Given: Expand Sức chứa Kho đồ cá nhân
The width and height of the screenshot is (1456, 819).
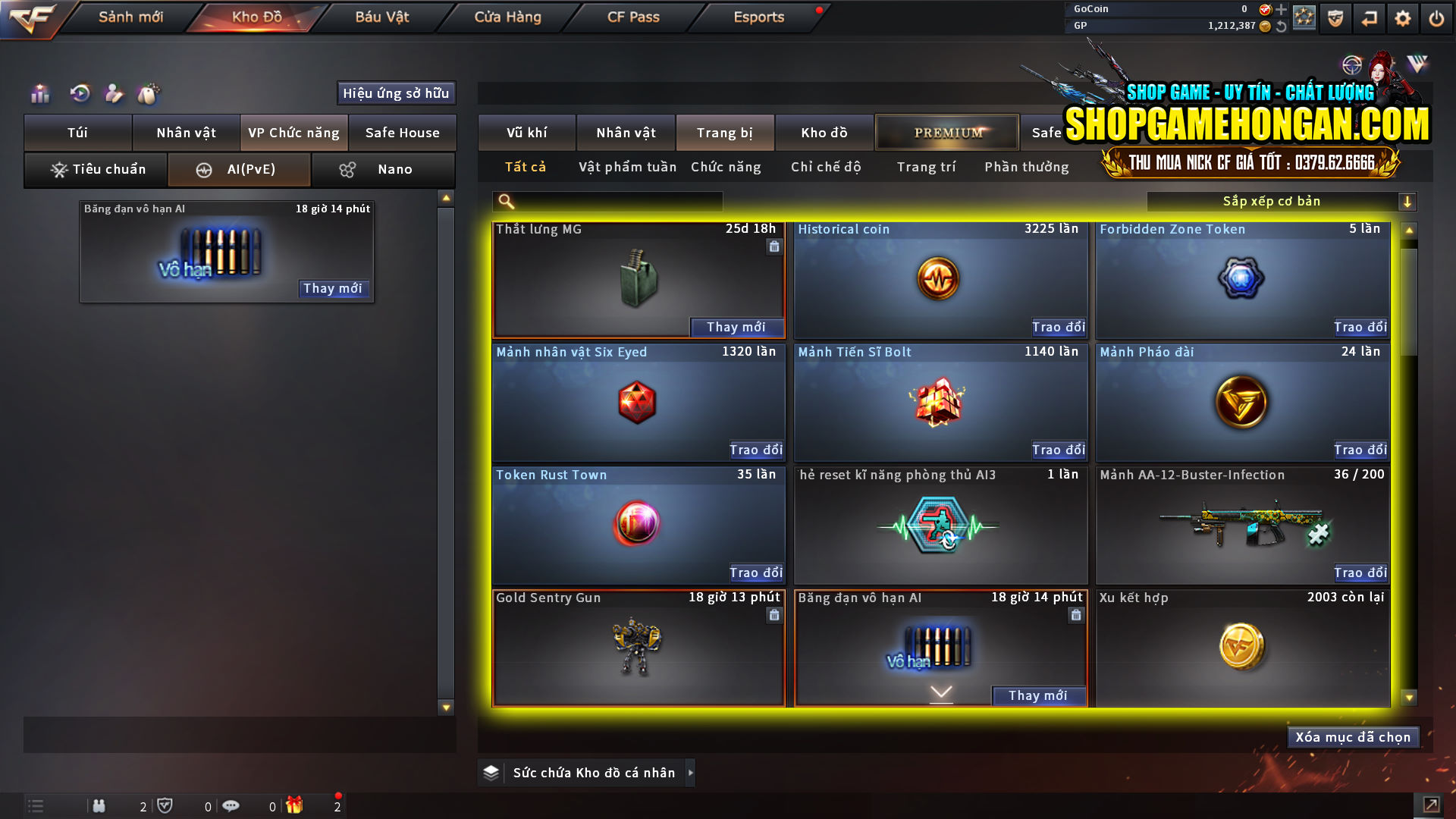Looking at the screenshot, I should 691,772.
